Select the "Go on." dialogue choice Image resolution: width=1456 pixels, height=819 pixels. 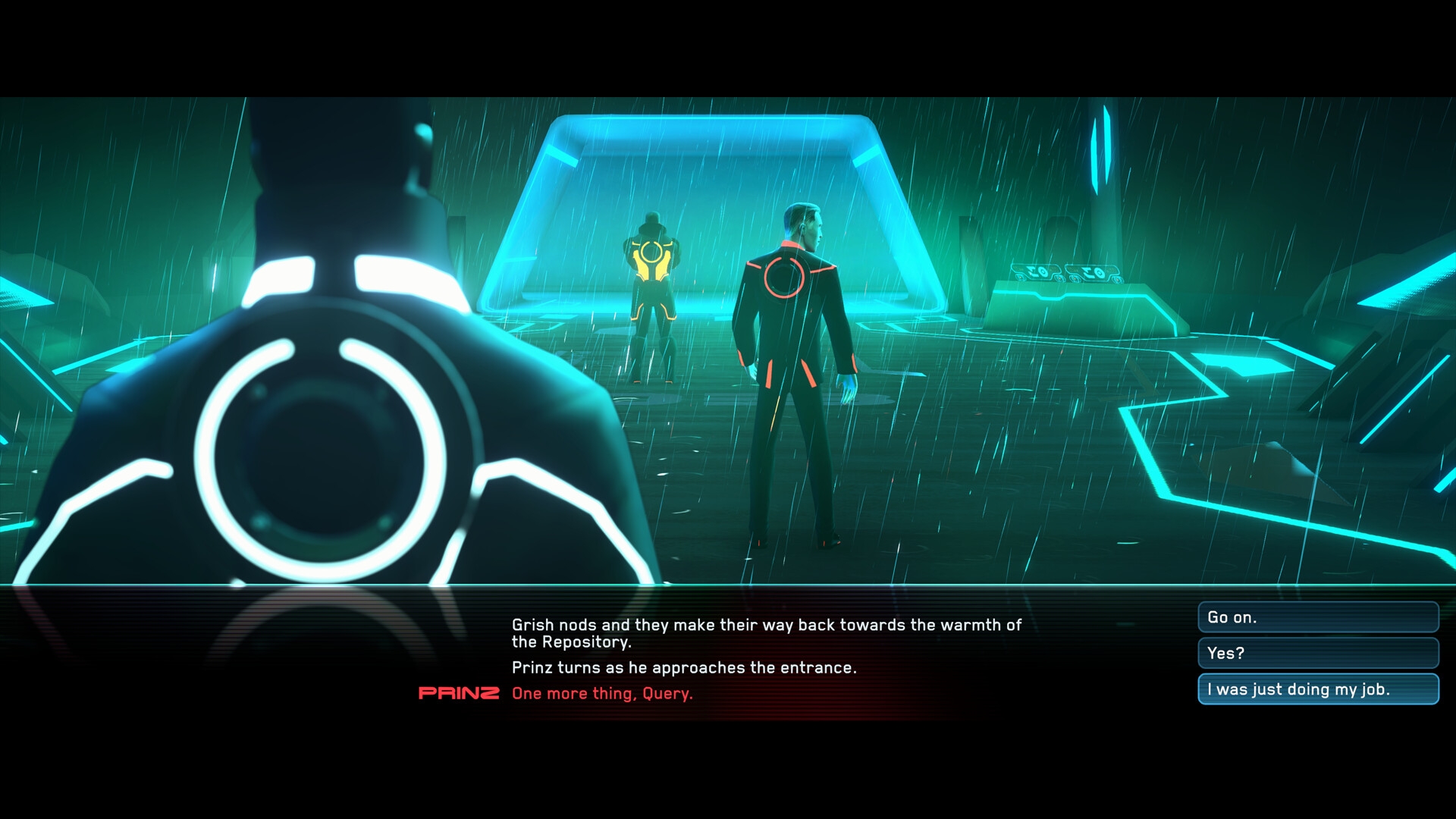(x=1317, y=618)
